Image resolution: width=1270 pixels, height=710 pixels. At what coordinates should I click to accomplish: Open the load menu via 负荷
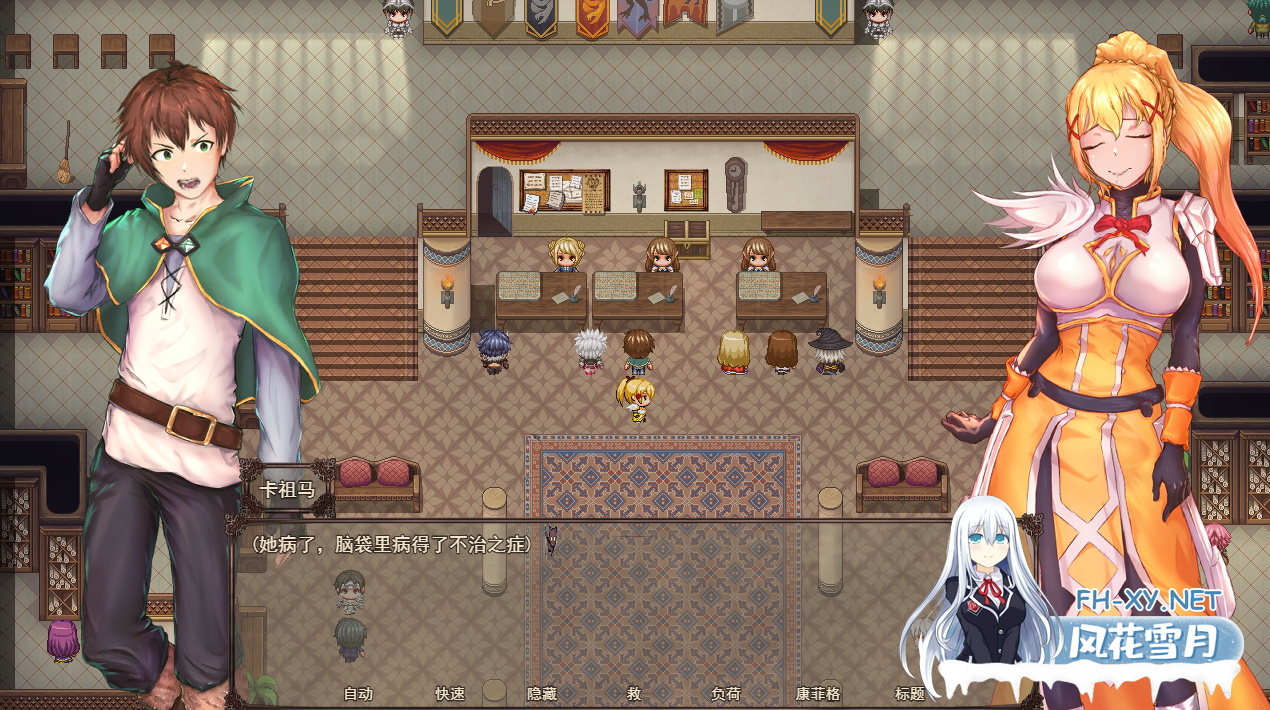[726, 693]
